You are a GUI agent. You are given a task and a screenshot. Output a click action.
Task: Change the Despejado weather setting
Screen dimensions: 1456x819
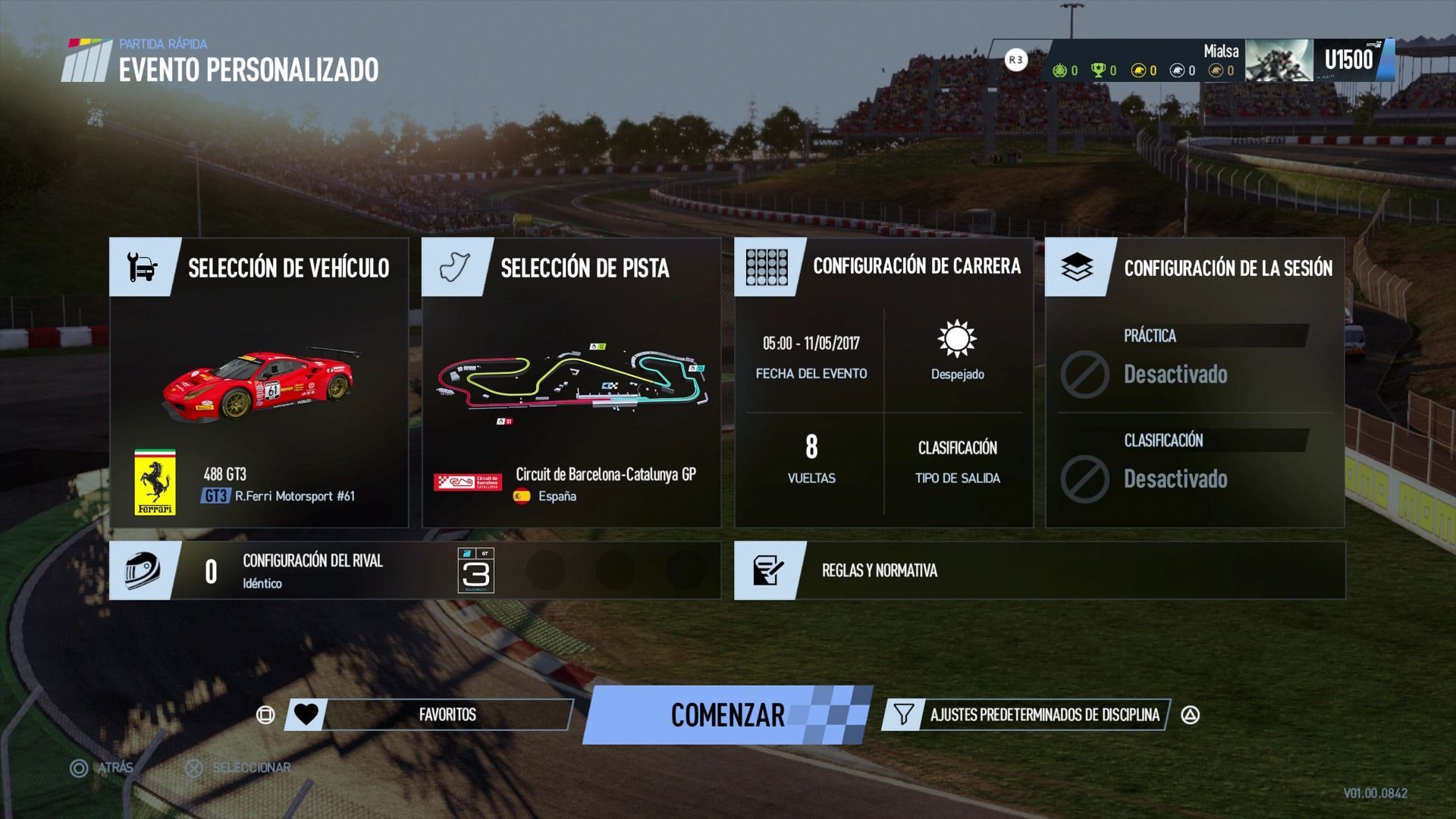coord(957,350)
